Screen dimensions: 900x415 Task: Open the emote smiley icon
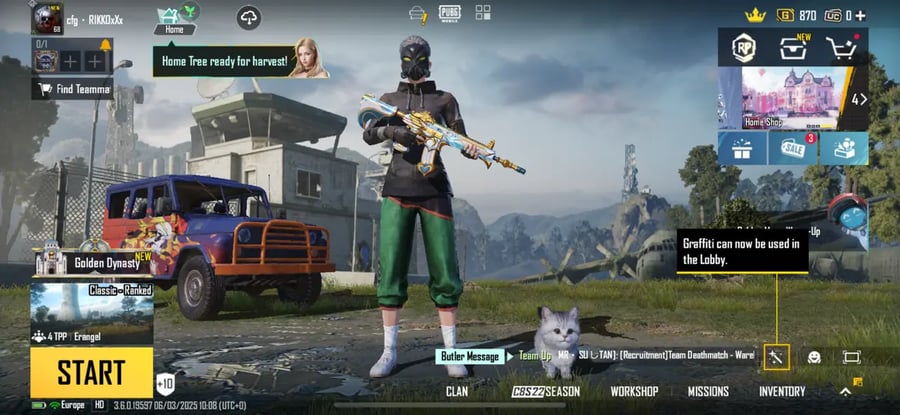[814, 357]
